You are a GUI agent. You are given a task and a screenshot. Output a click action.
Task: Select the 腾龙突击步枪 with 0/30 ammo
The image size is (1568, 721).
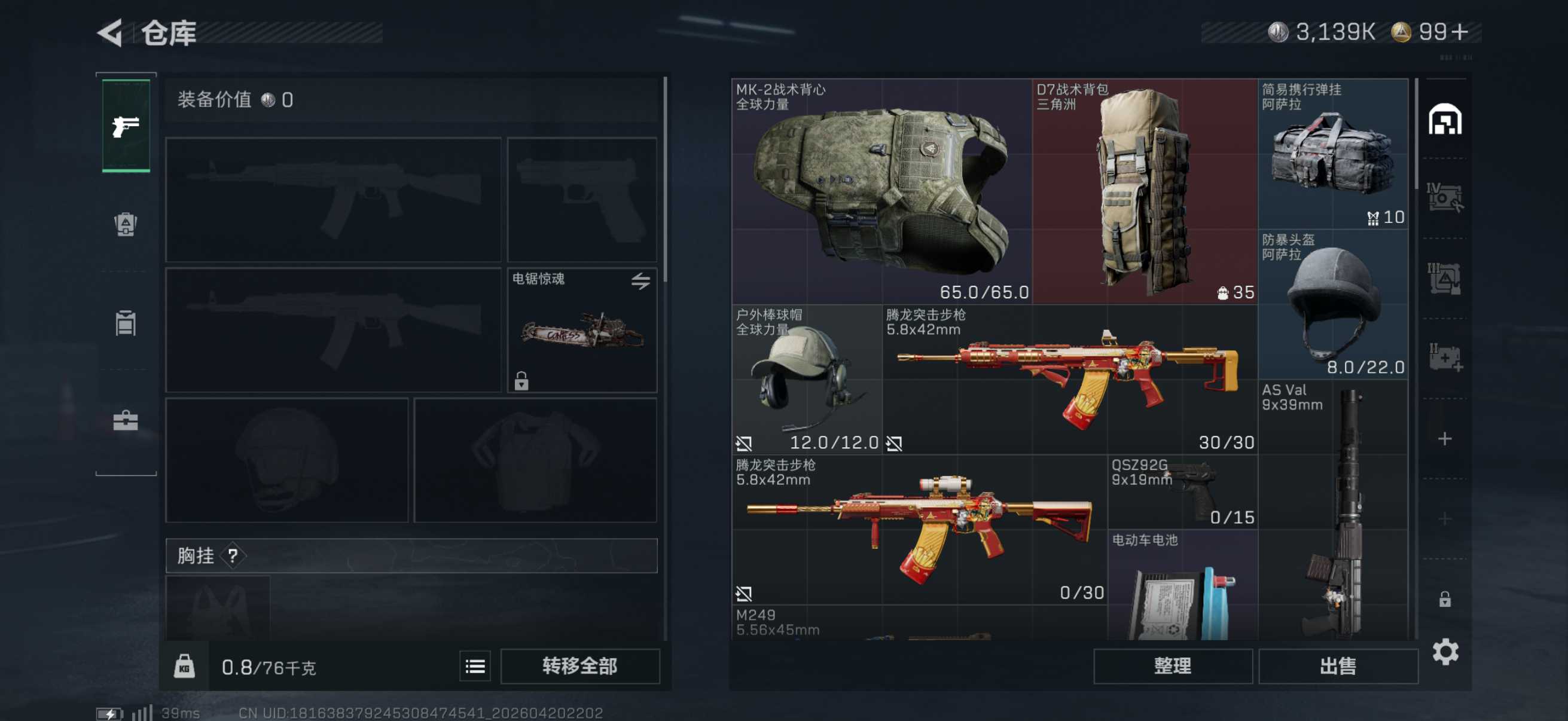click(919, 529)
